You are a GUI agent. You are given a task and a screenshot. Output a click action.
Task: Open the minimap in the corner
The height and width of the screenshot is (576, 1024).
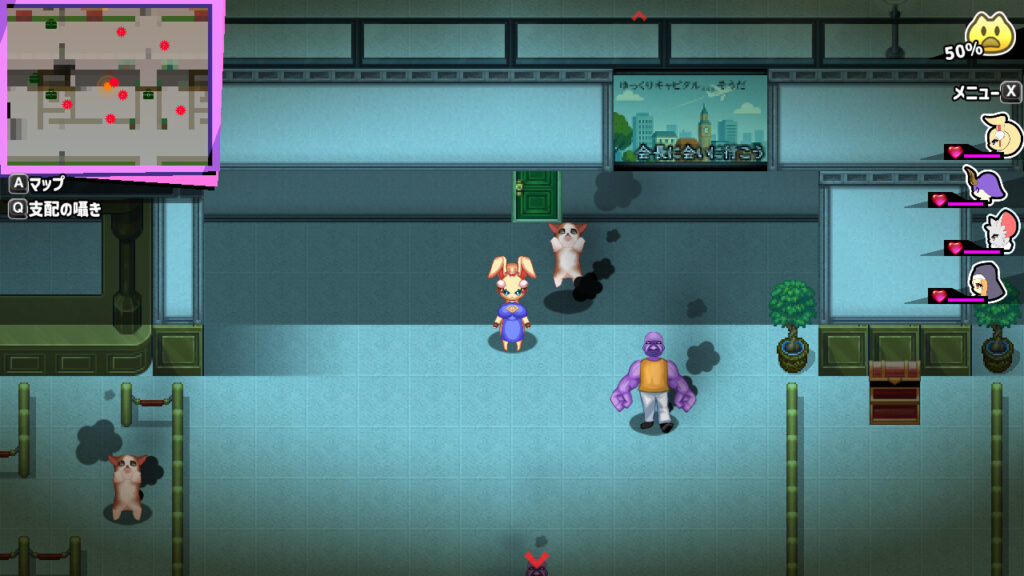point(108,84)
